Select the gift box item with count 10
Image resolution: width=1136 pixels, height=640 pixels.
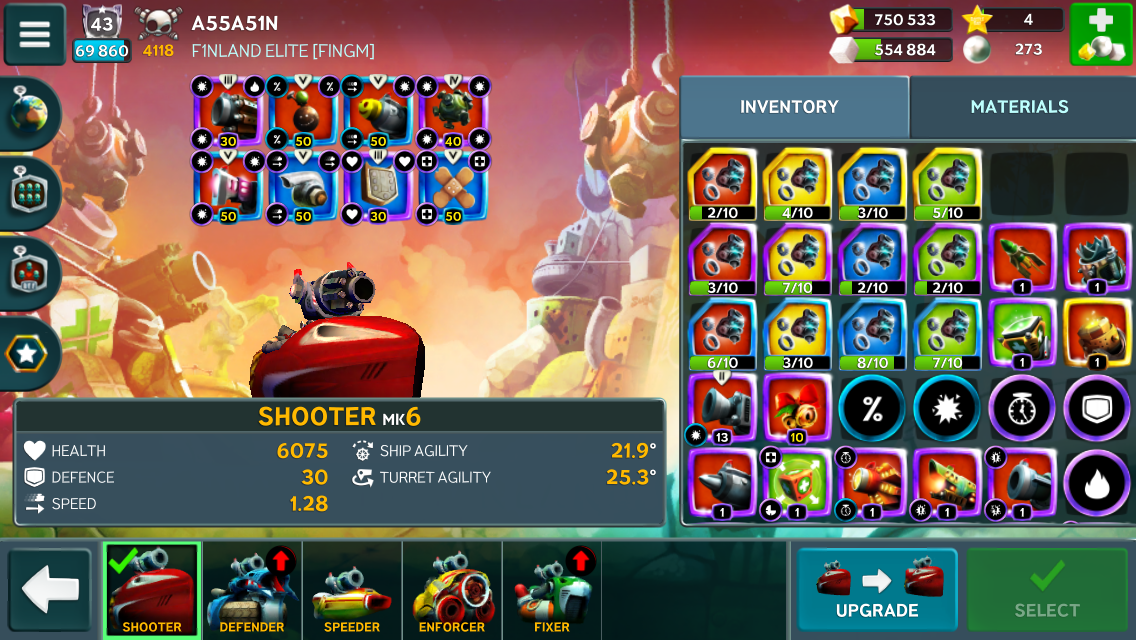pos(796,409)
